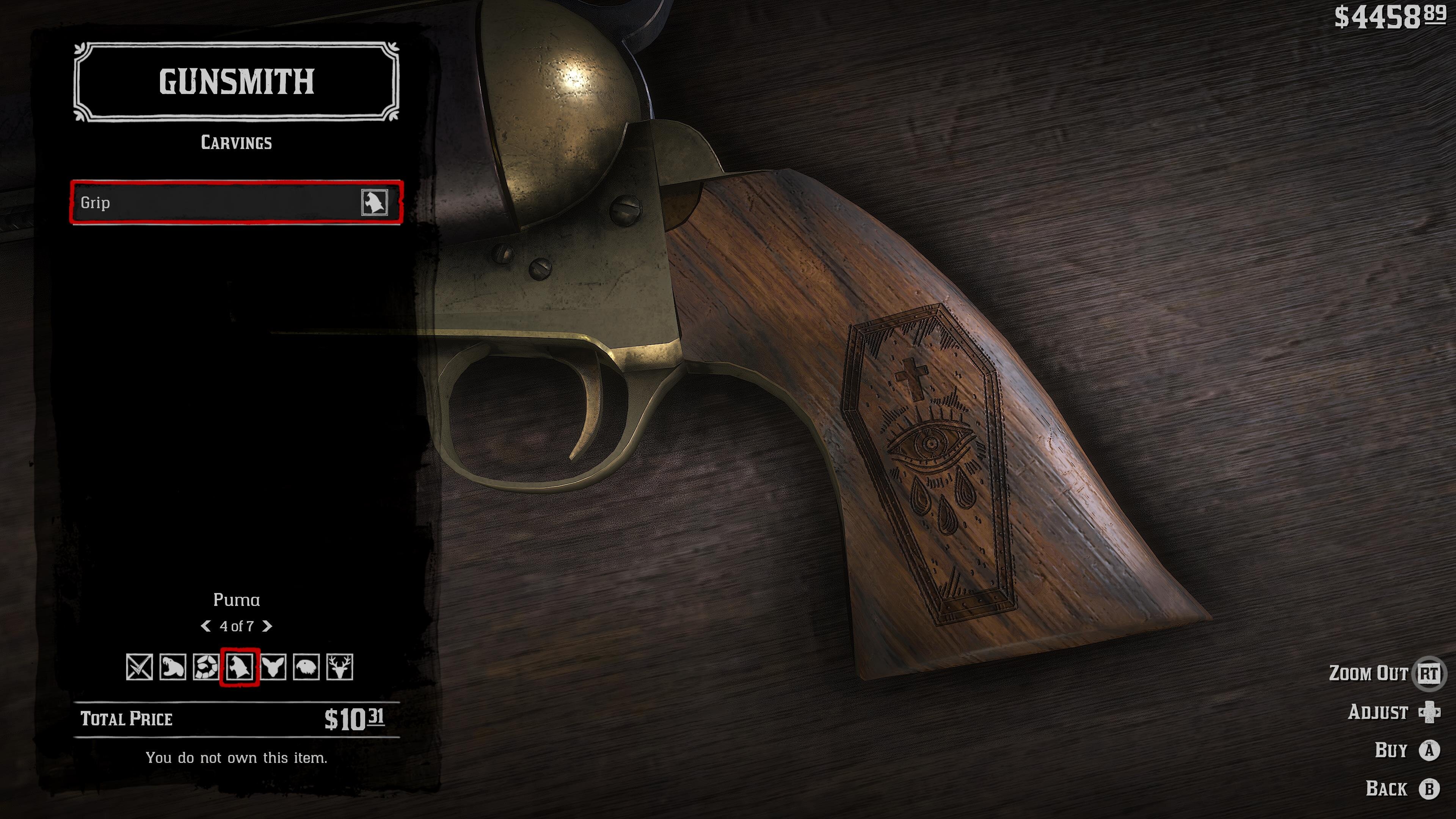The image size is (1456, 819).
Task: Pick the roaring bear carving icon
Action: pyautogui.click(x=173, y=667)
